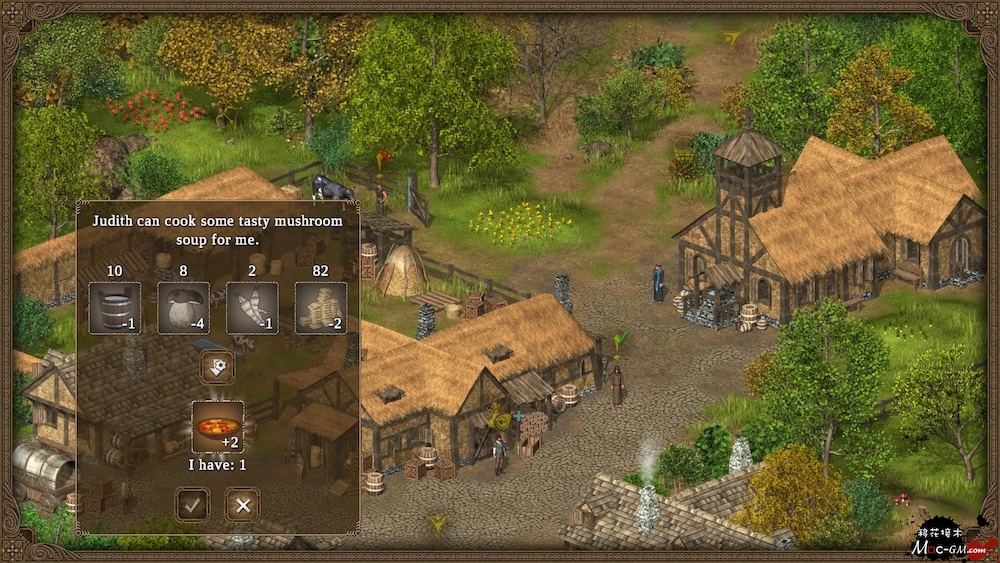This screenshot has width=1000, height=563.
Task: Select the white roots ingredient slot
Action: pyautogui.click(x=252, y=308)
